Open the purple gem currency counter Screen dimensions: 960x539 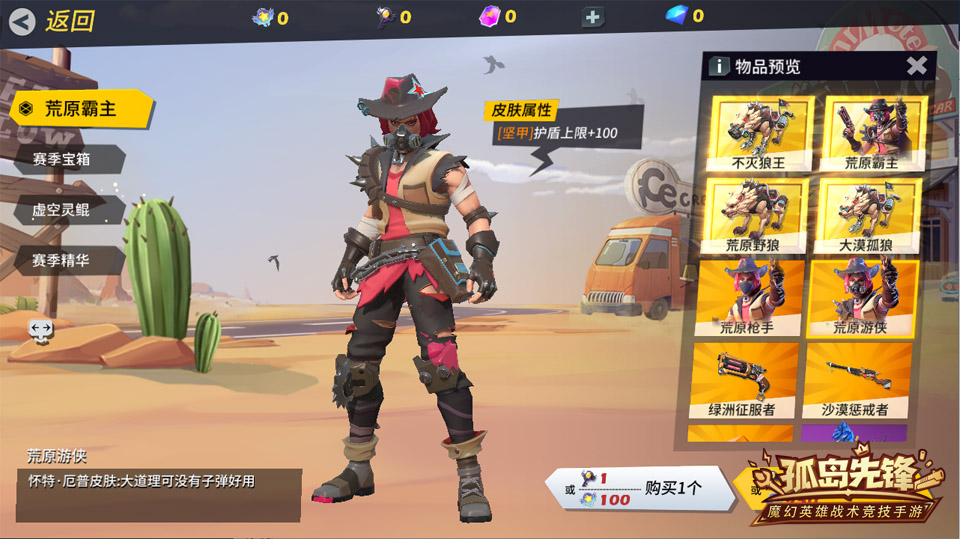click(497, 16)
